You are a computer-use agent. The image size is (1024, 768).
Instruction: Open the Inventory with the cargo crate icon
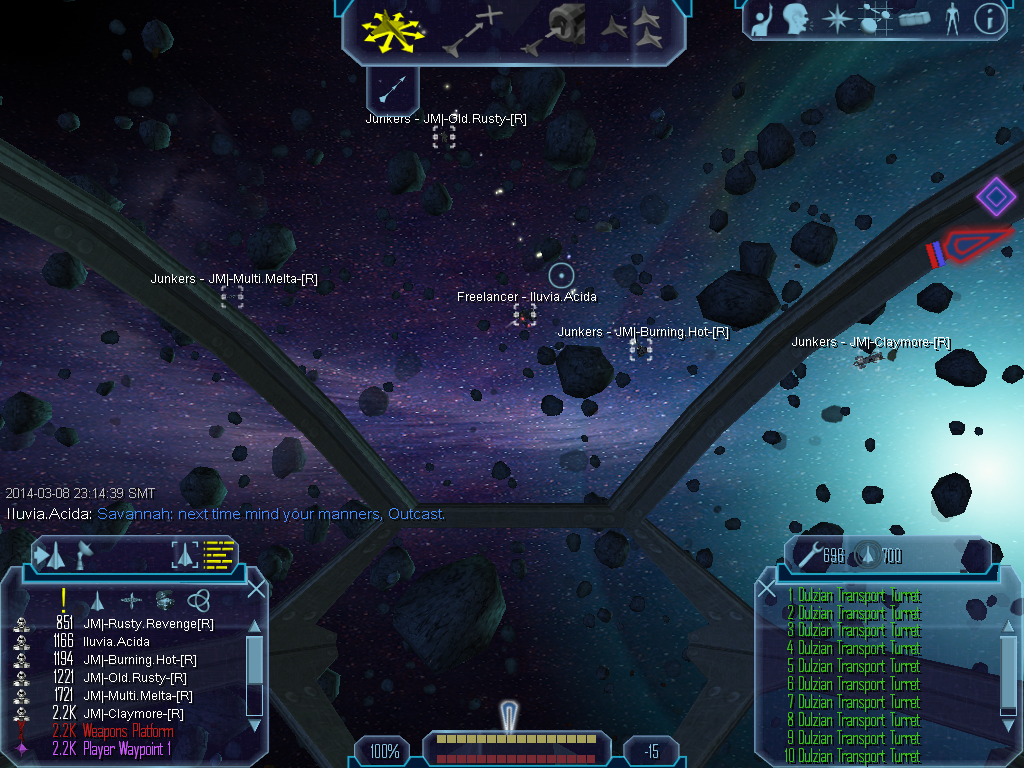915,19
